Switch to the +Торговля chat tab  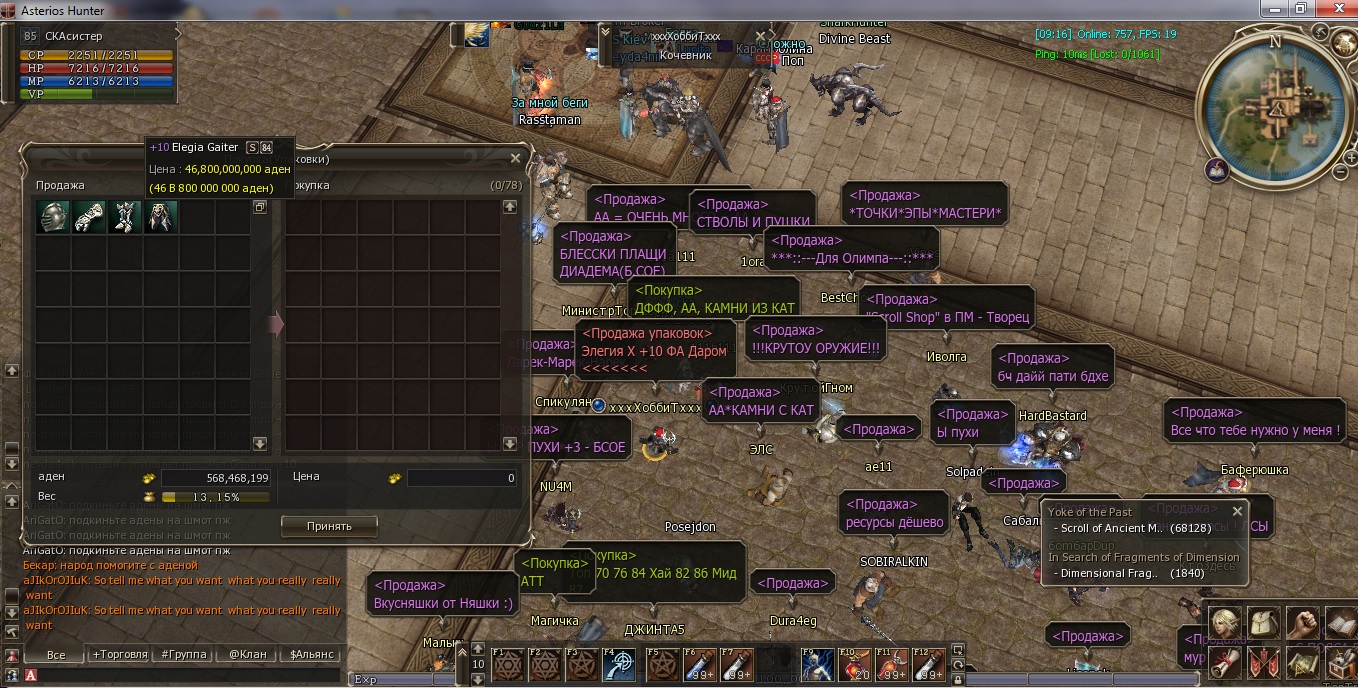click(x=120, y=655)
